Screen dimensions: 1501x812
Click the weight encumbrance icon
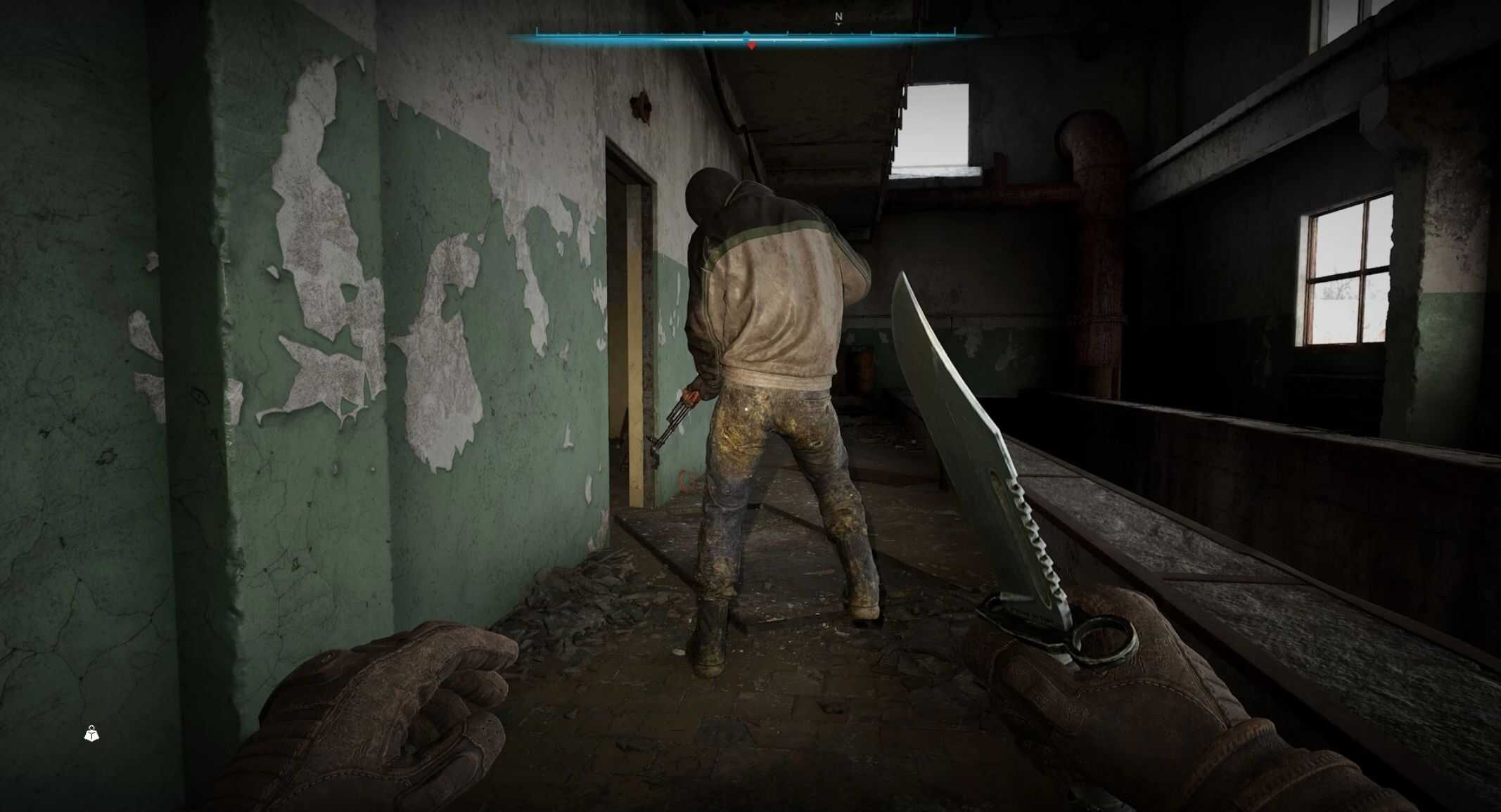tap(91, 734)
